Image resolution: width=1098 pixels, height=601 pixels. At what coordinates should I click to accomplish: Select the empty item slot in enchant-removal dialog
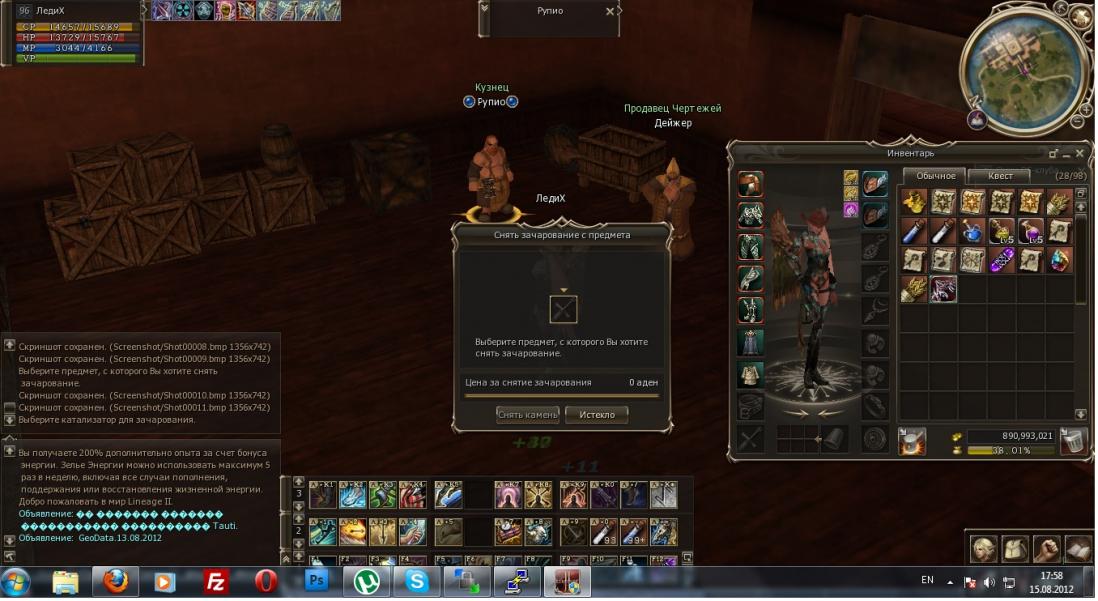point(564,309)
